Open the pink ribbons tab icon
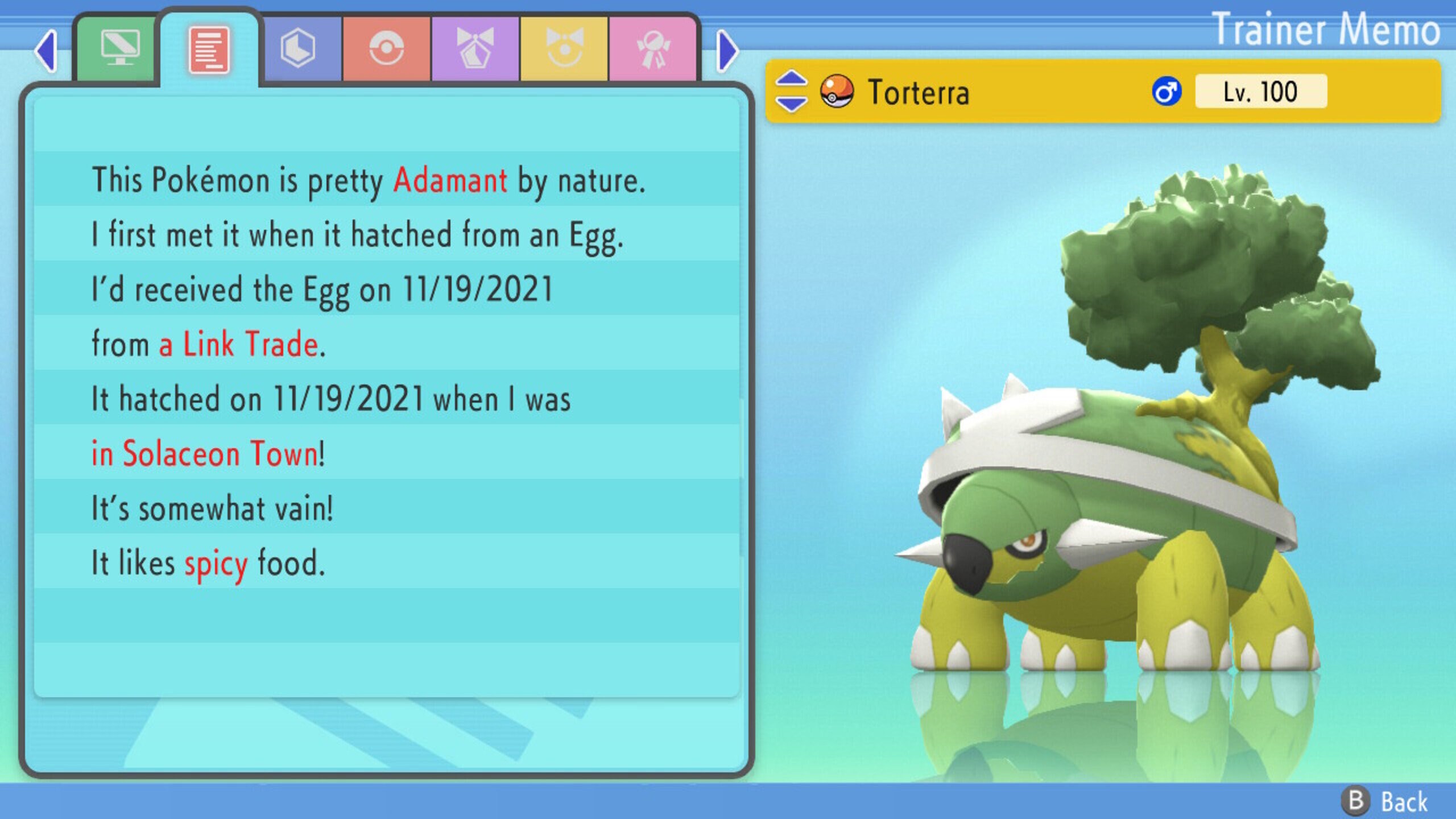The width and height of the screenshot is (1456, 819). pyautogui.click(x=654, y=48)
